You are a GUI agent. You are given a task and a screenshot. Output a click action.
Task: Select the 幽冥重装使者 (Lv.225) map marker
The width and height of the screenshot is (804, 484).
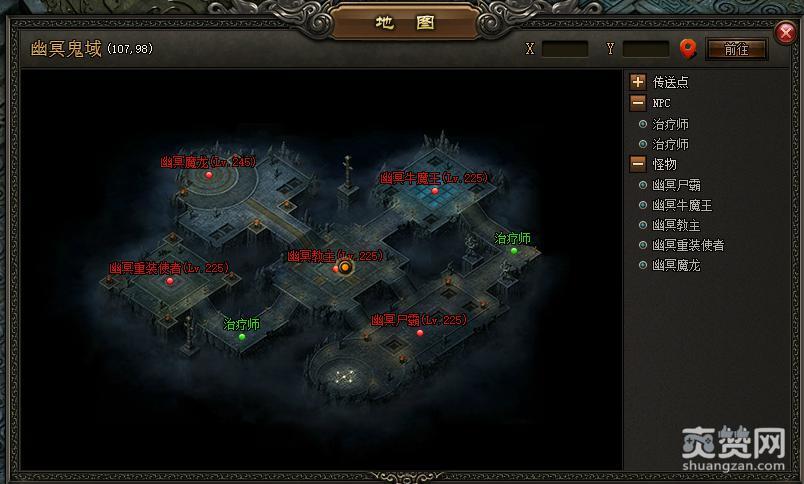click(170, 281)
